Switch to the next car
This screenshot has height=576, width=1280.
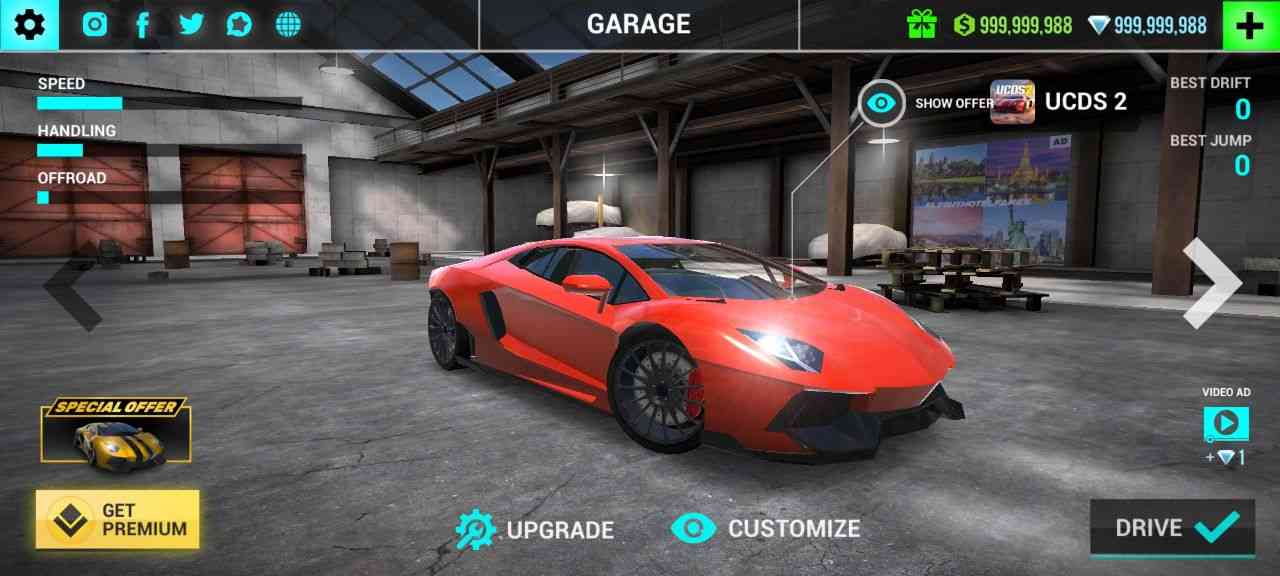[x=1211, y=283]
